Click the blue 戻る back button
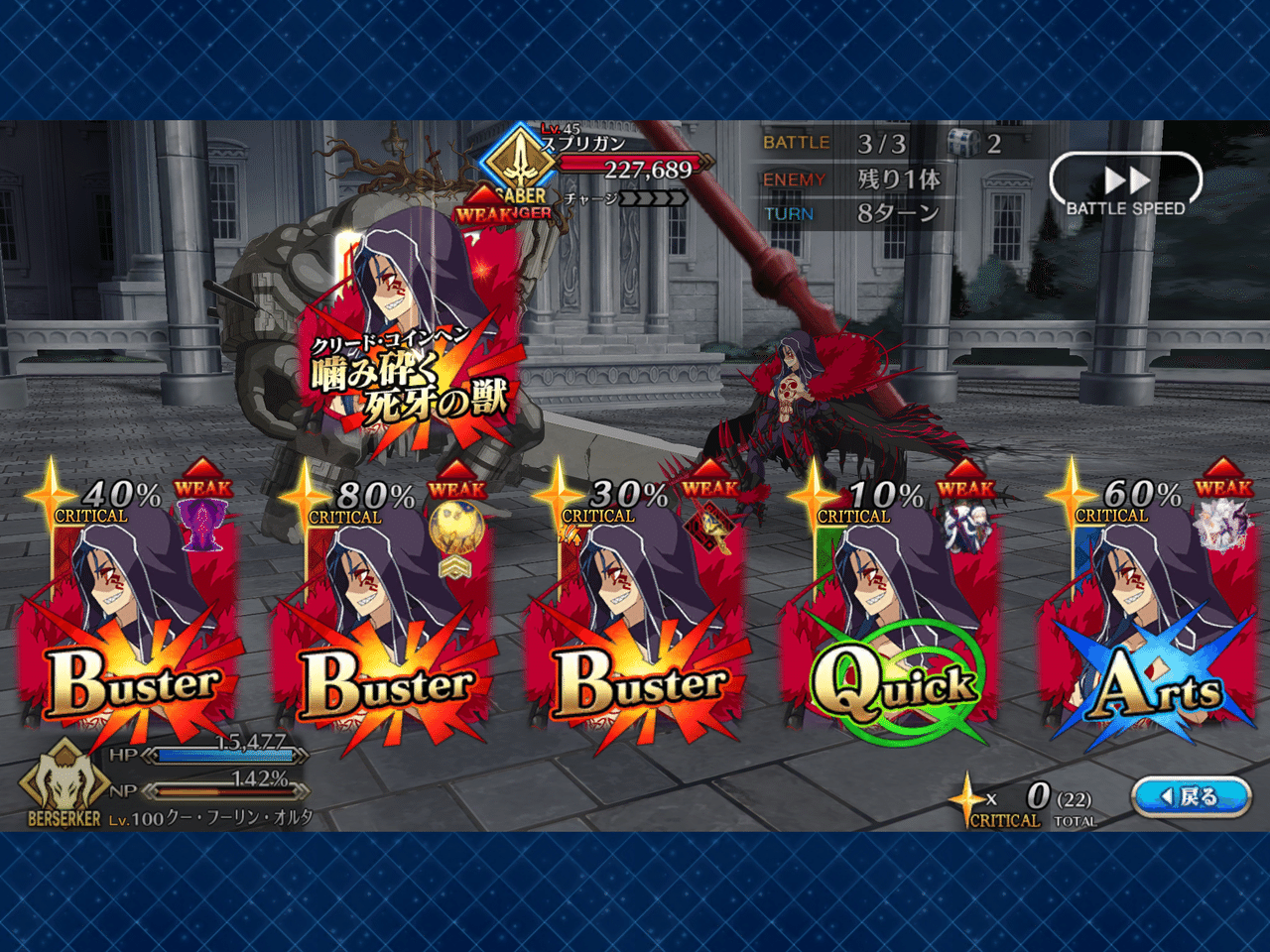The image size is (1270, 952). [1189, 796]
